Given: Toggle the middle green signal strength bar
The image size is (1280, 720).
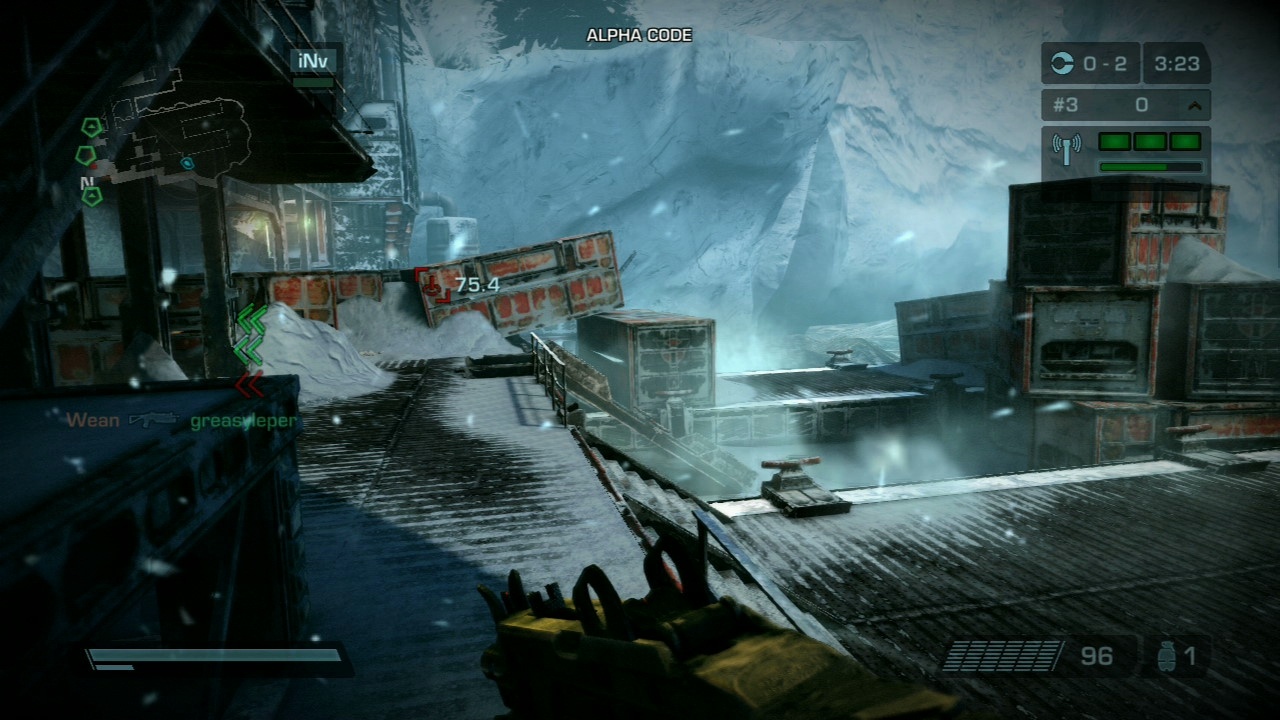Looking at the screenshot, I should point(1150,142).
